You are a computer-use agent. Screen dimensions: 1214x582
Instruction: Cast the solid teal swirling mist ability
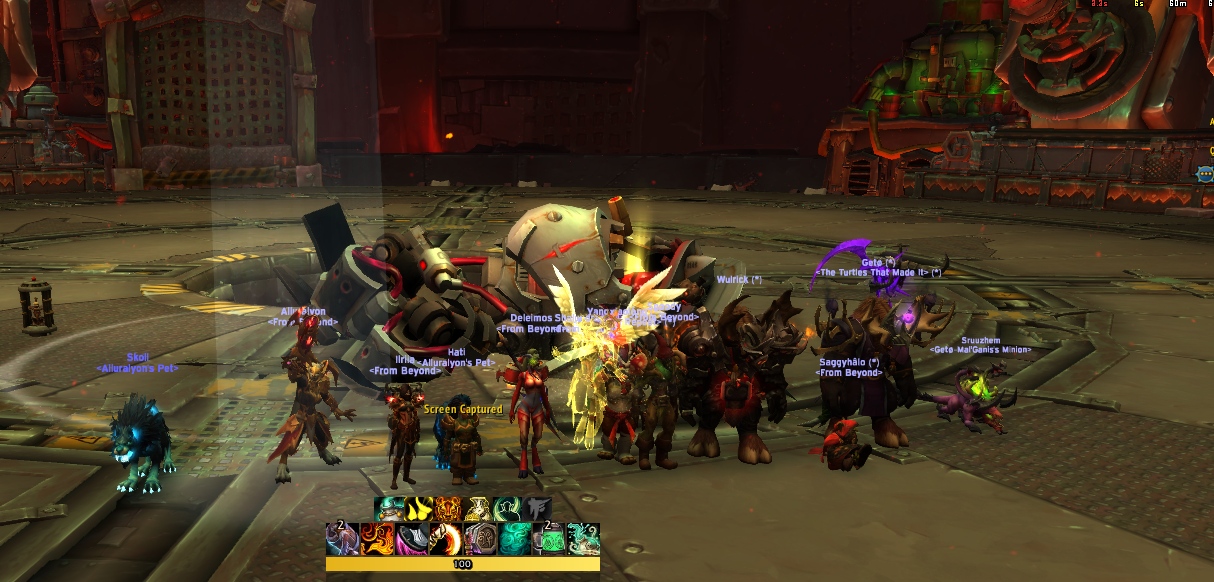tap(515, 539)
